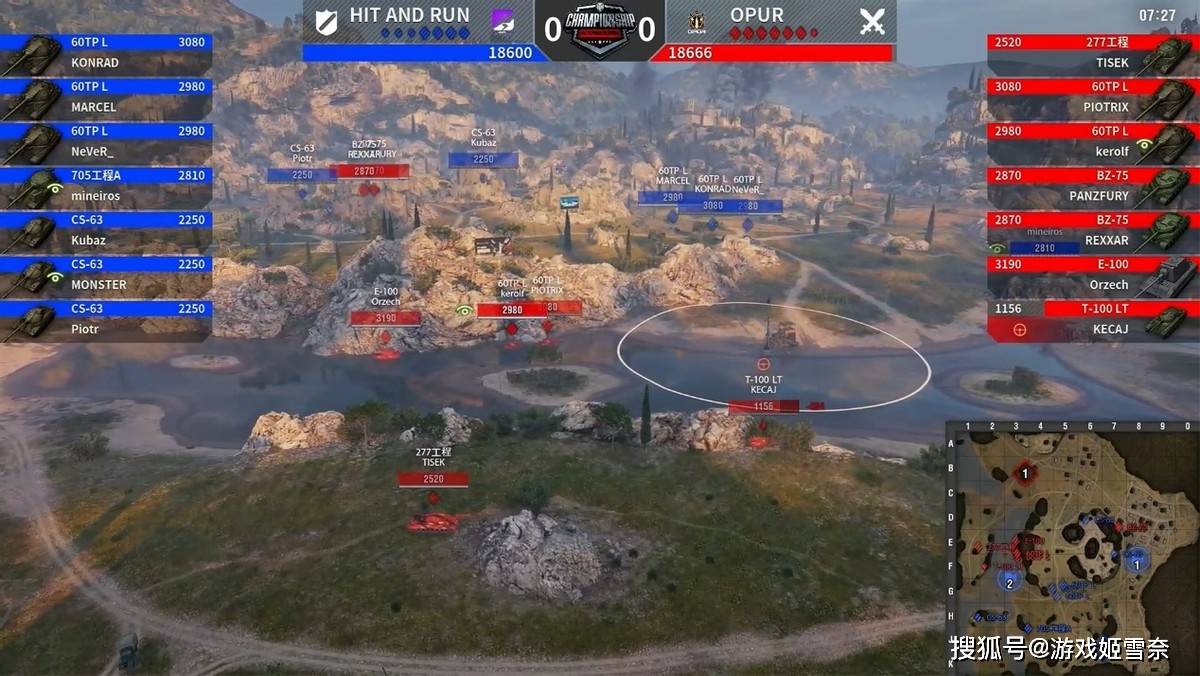Screen dimensions: 1200x676
Task: Select Kubaz's CS-63 roster entry
Action: coord(106,230)
